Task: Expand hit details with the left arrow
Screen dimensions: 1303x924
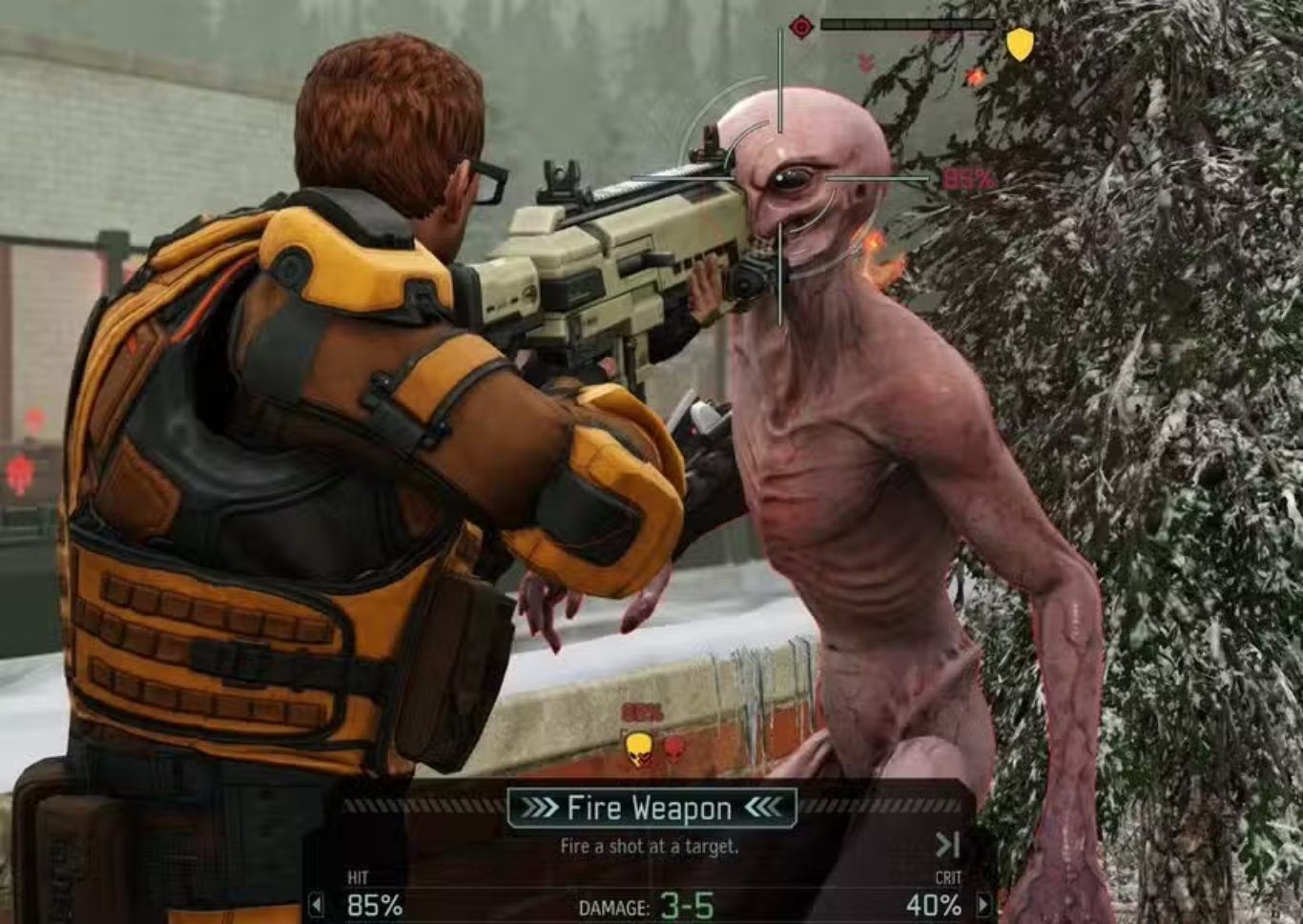Action: pyautogui.click(x=317, y=904)
